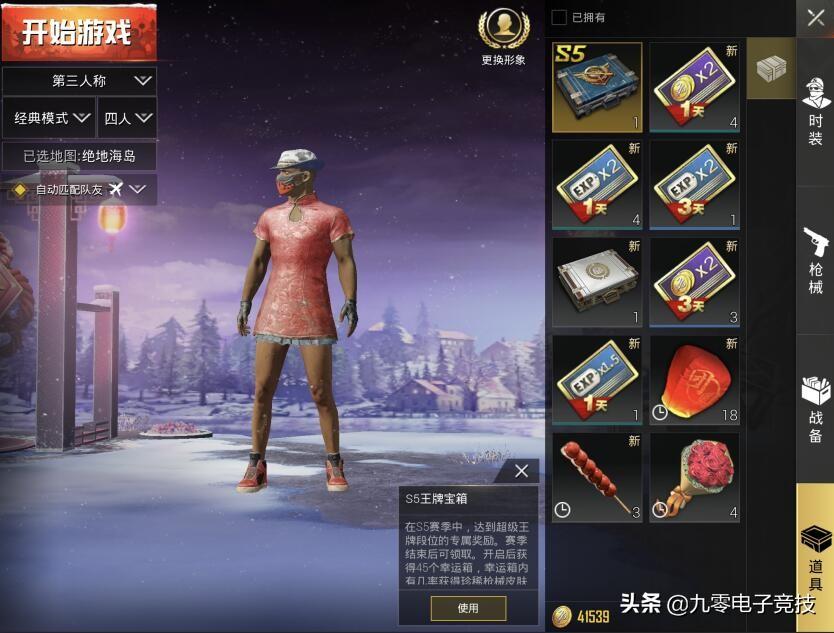Select the red sky lantern item
Image resolution: width=834 pixels, height=633 pixels.
click(x=695, y=380)
